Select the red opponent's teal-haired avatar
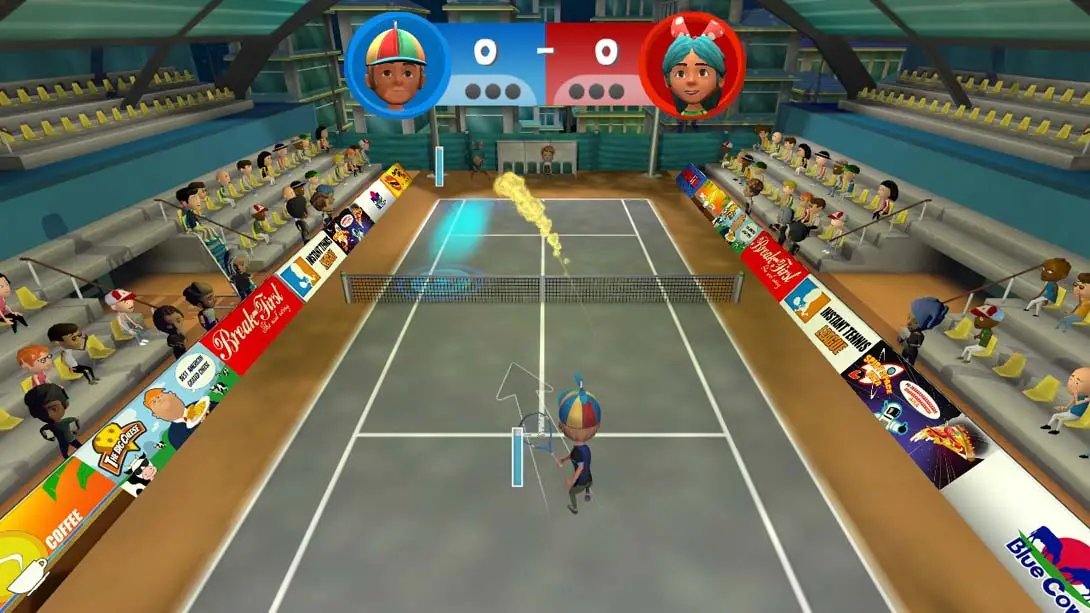1090x613 pixels. pos(693,66)
